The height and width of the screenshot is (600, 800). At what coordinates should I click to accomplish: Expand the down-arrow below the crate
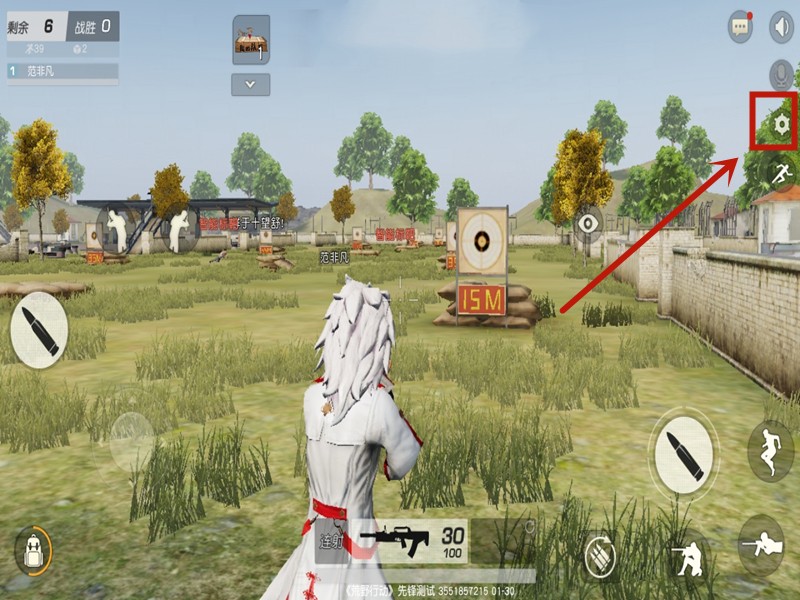tap(251, 84)
